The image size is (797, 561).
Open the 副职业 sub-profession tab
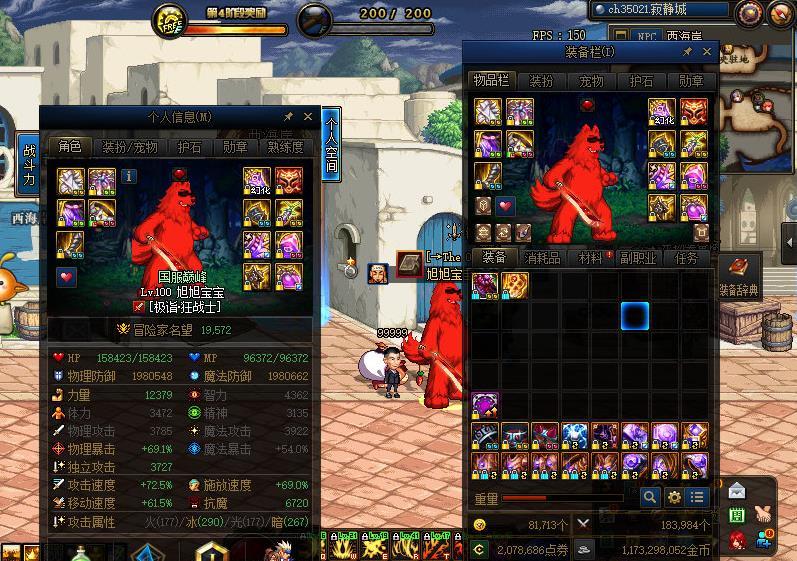636,258
